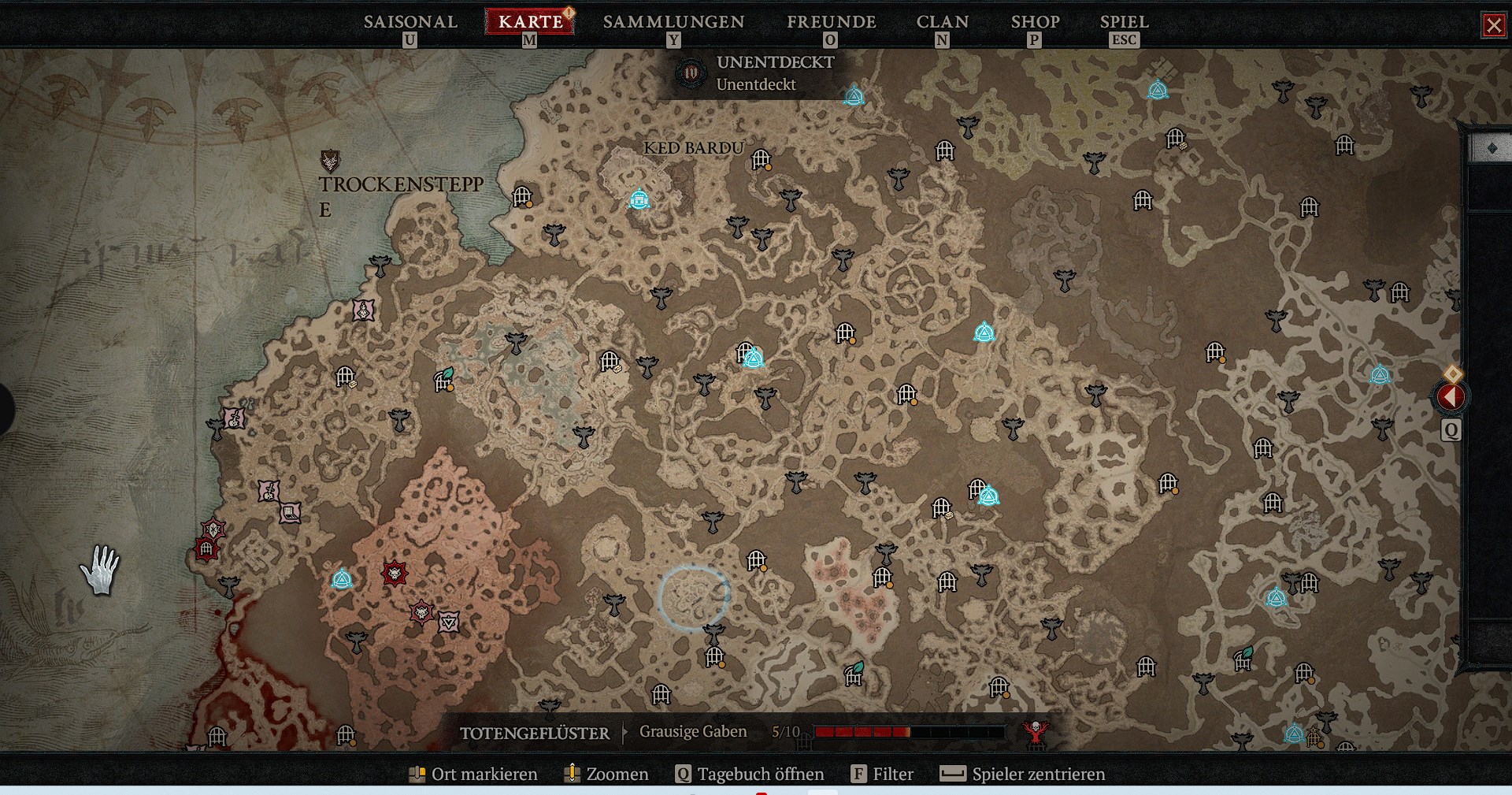The width and height of the screenshot is (1512, 795).
Task: Click Spieler zentrieren
Action: [1023, 774]
